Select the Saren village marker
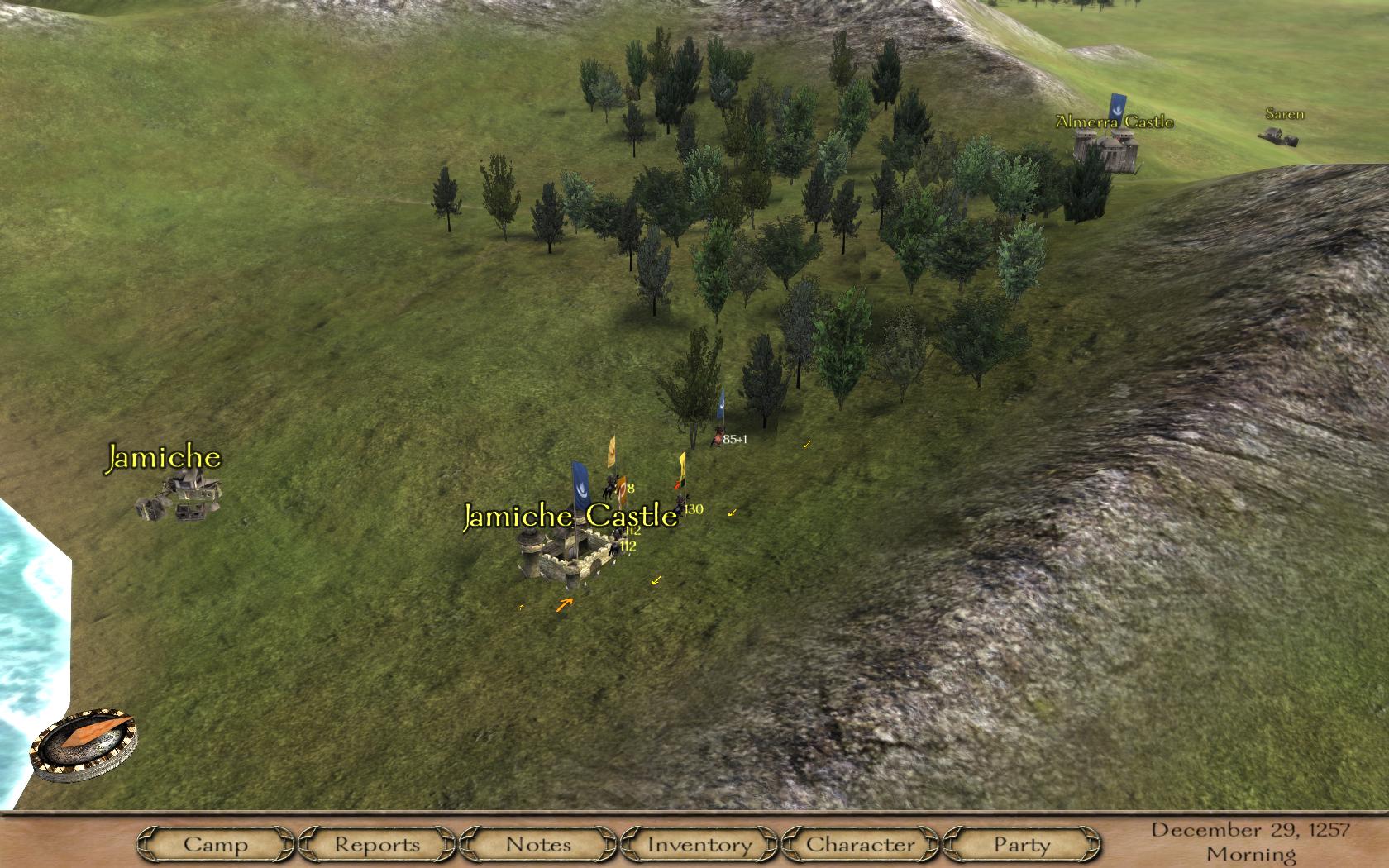Screen dimensions: 1389x868 (1278, 134)
